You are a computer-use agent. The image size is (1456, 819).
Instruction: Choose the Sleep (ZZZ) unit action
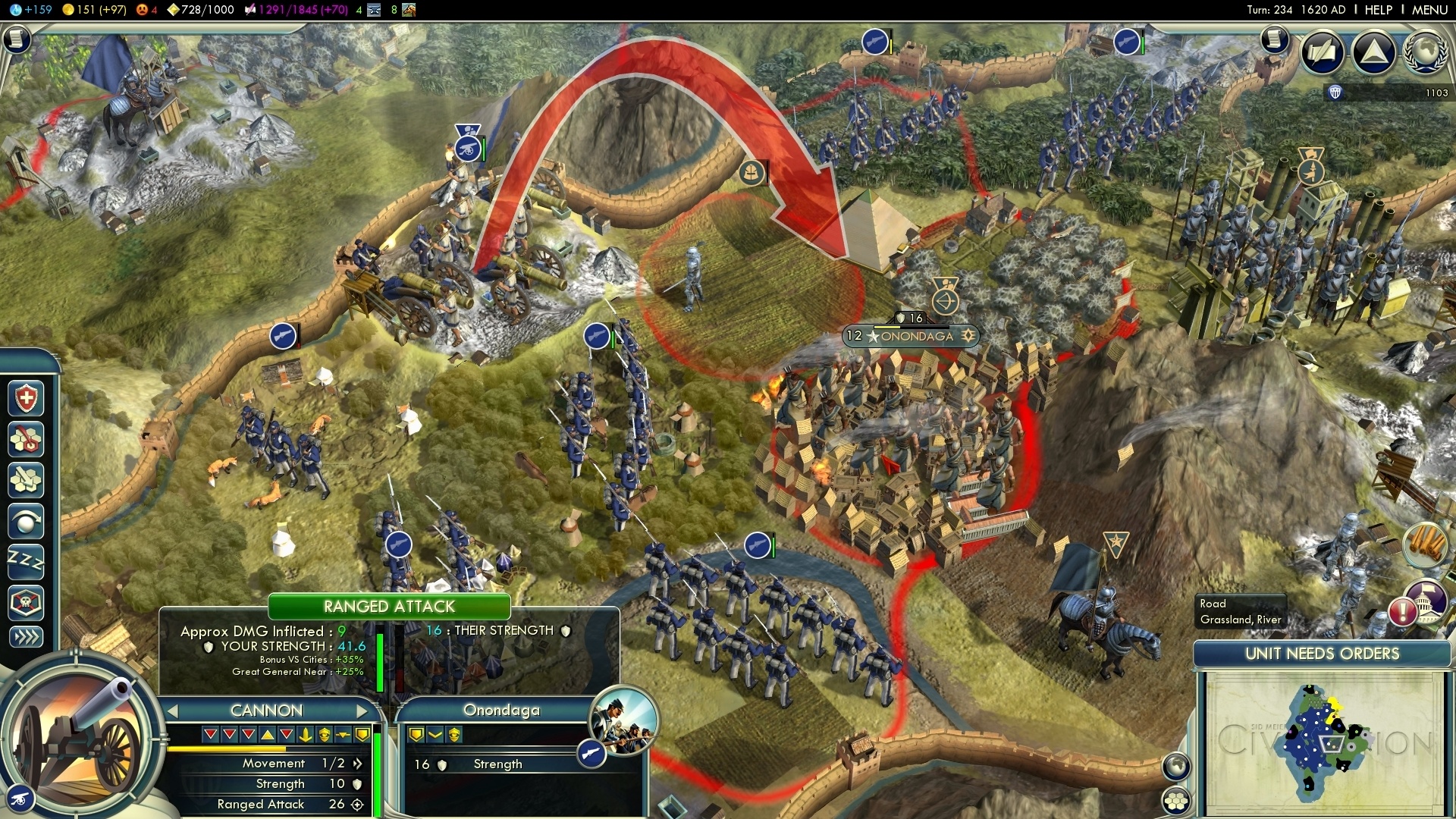tap(26, 561)
